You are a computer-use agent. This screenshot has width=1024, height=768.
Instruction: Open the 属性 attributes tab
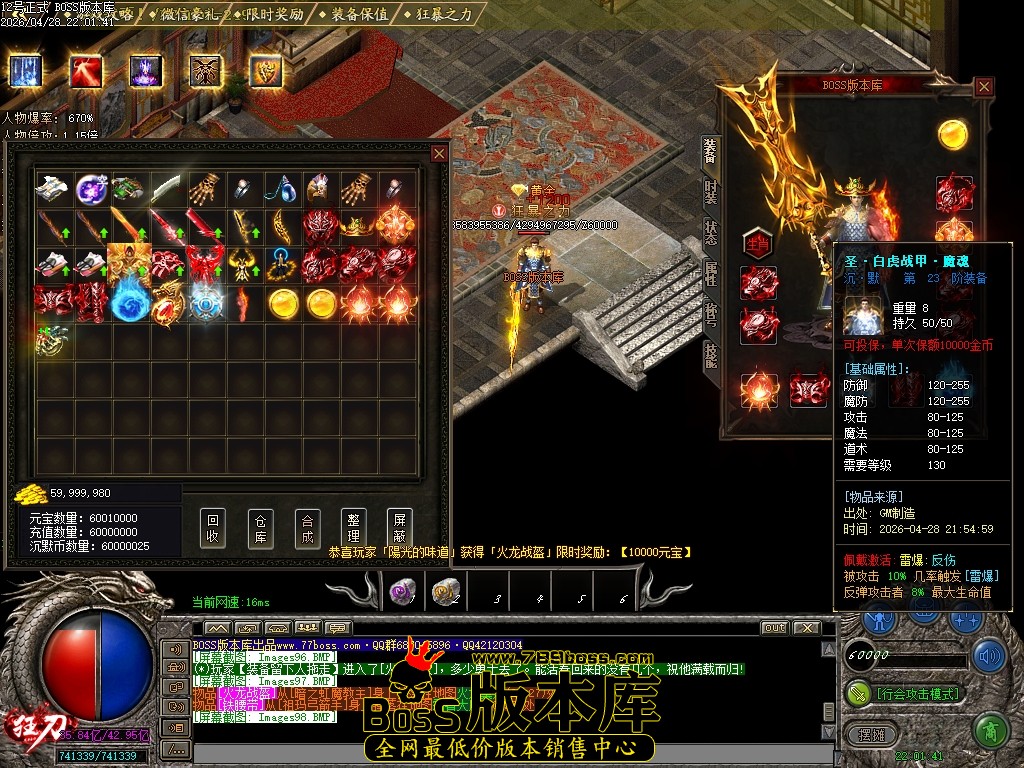[x=710, y=273]
